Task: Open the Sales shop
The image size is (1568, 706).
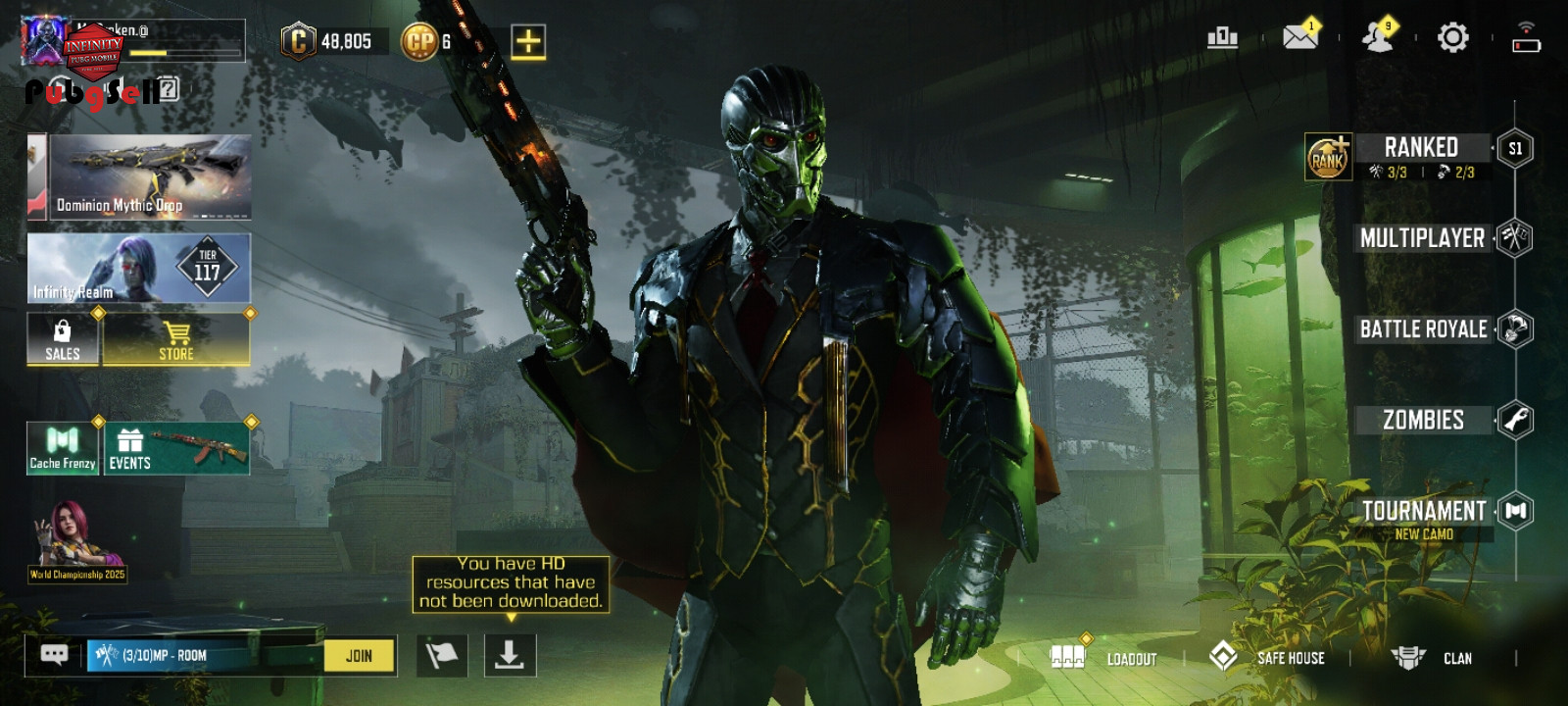Action: point(63,339)
